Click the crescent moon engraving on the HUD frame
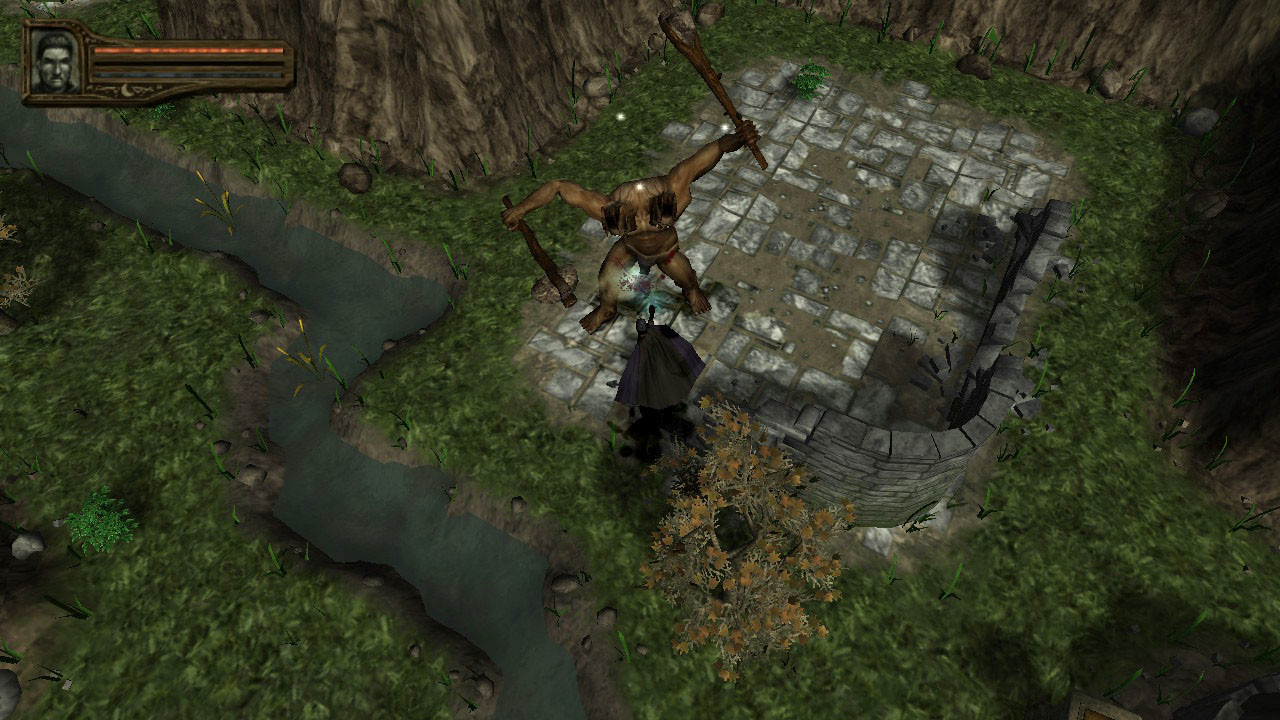Screen dimensions: 1280x720 click(126, 90)
